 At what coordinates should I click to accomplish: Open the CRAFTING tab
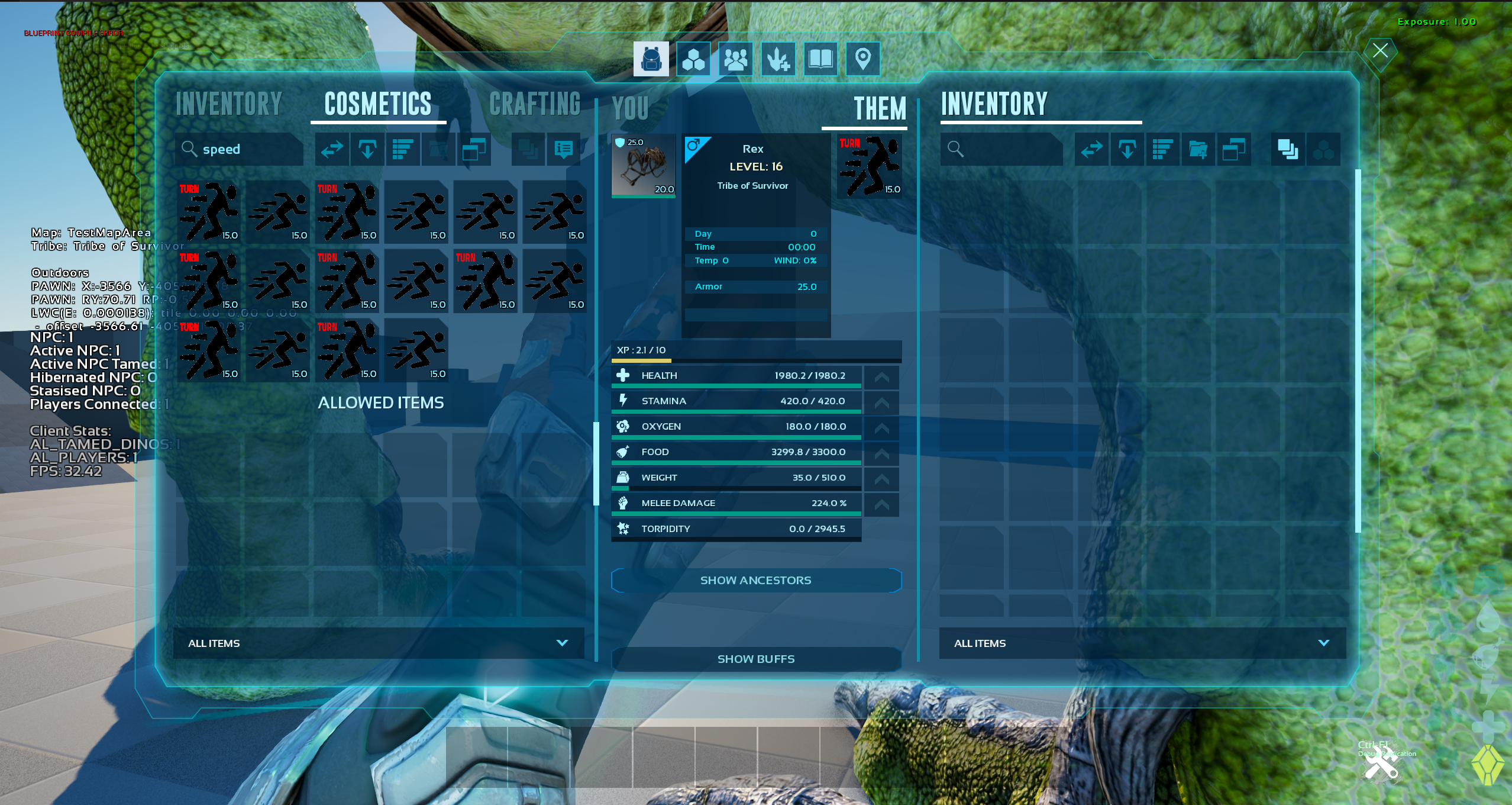point(535,104)
